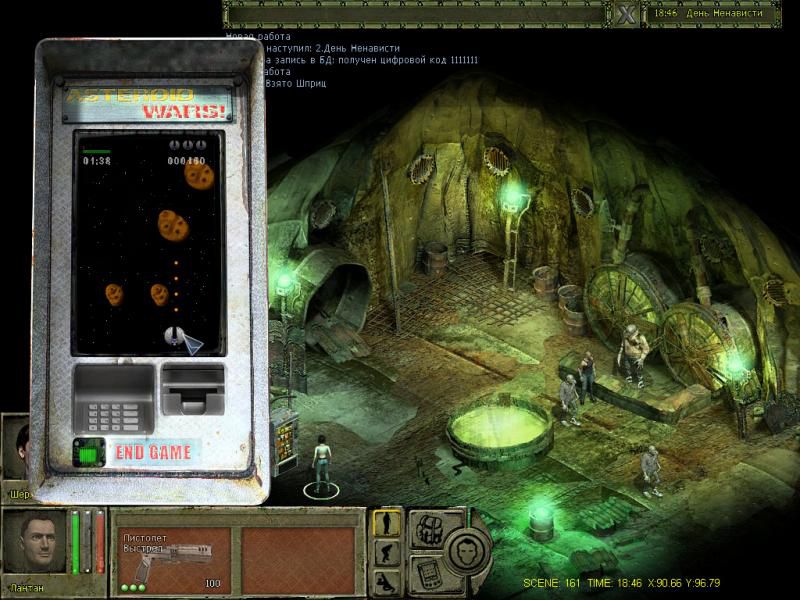Viewport: 800px width, 600px height.
Task: Click the END GAME label on the arcade machine
Action: tap(153, 453)
